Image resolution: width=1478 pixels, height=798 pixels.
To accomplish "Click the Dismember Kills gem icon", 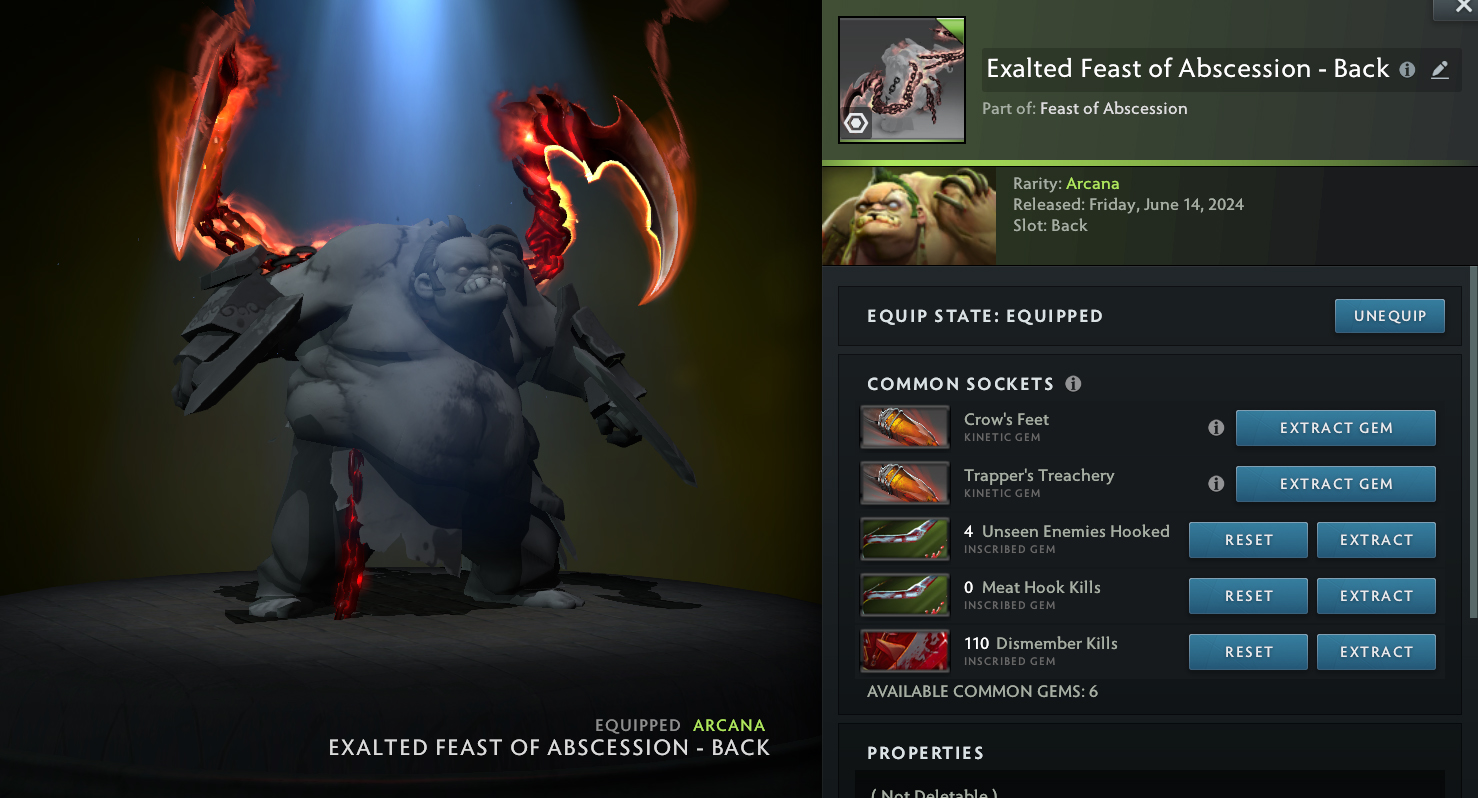I will 904,651.
